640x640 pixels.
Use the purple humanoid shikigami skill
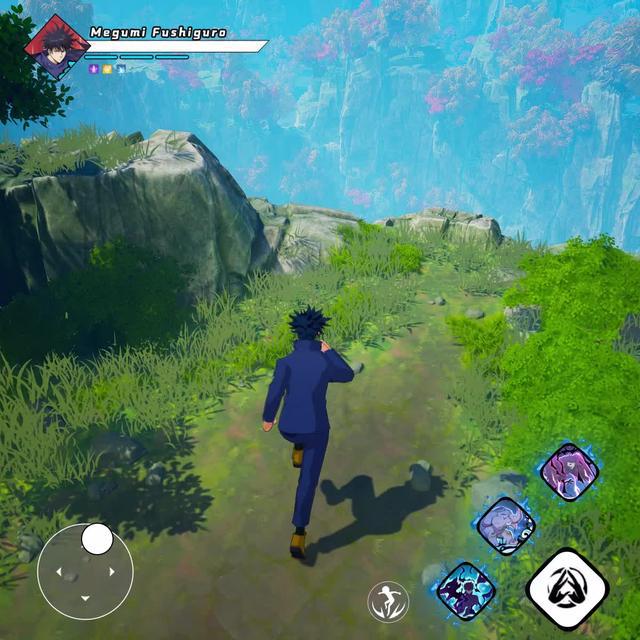[569, 471]
